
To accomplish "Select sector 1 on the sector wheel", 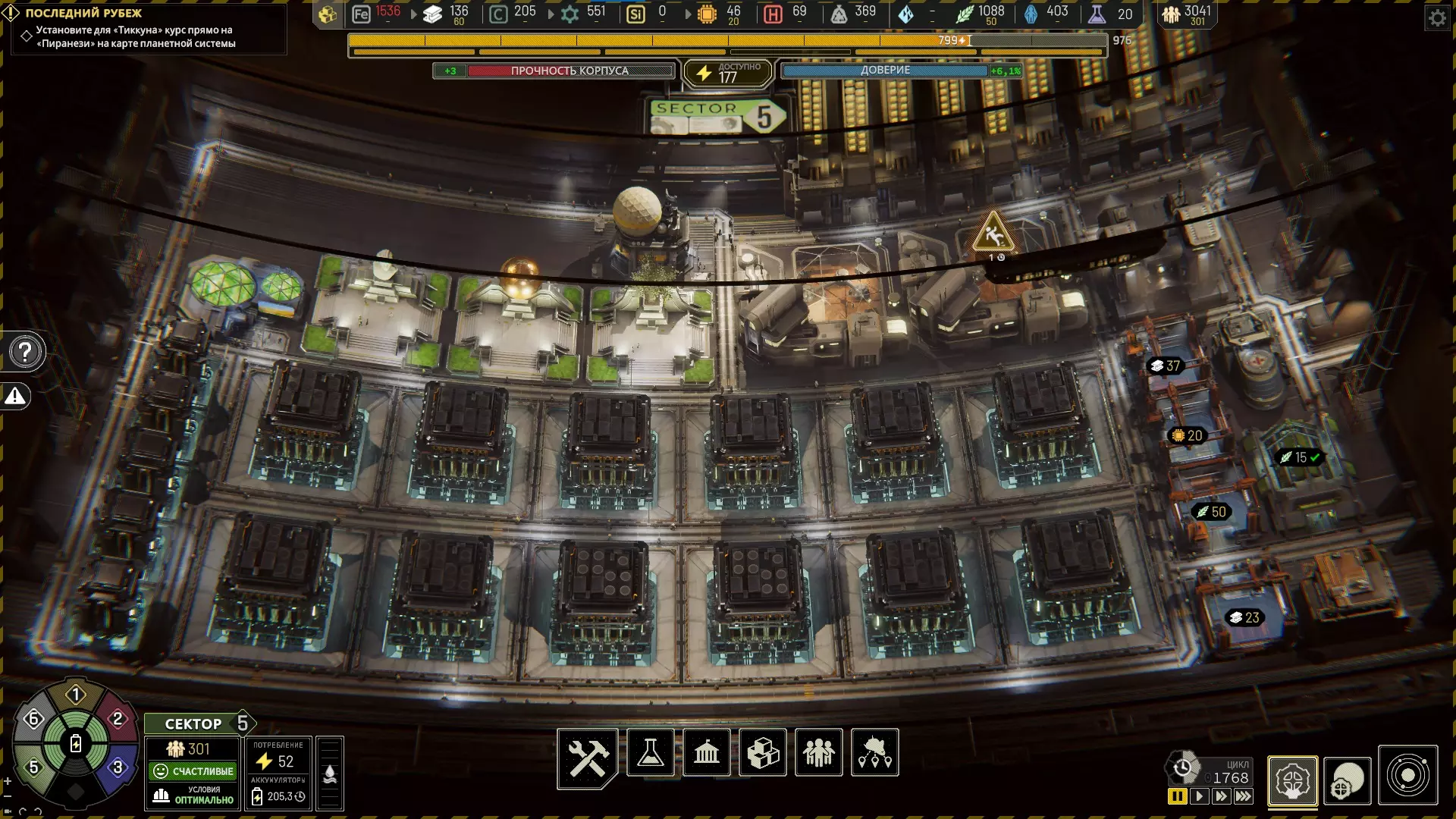I will [x=75, y=694].
